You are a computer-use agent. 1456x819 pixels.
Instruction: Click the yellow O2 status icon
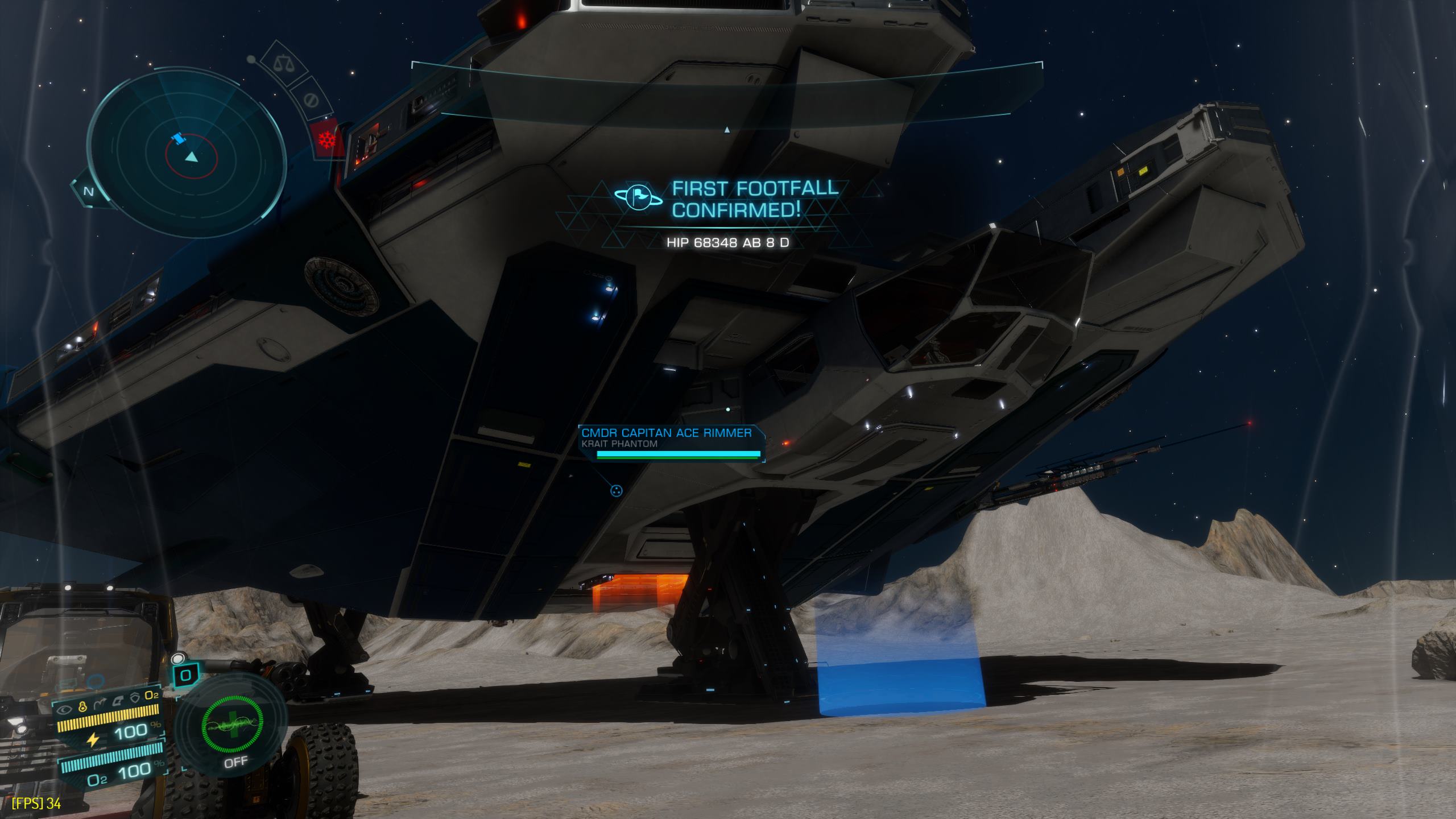tap(152, 694)
